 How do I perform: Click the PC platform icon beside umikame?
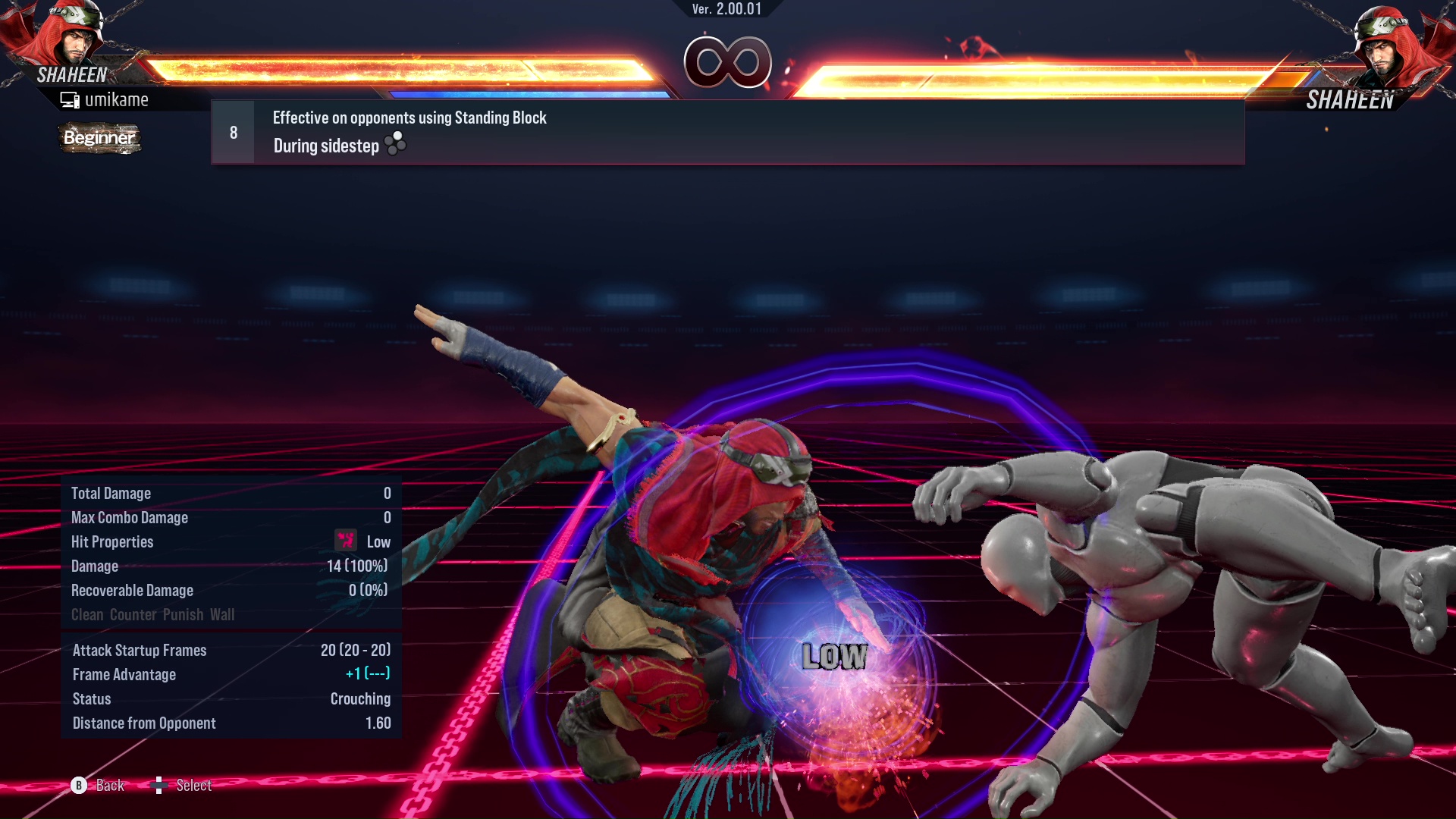click(71, 99)
